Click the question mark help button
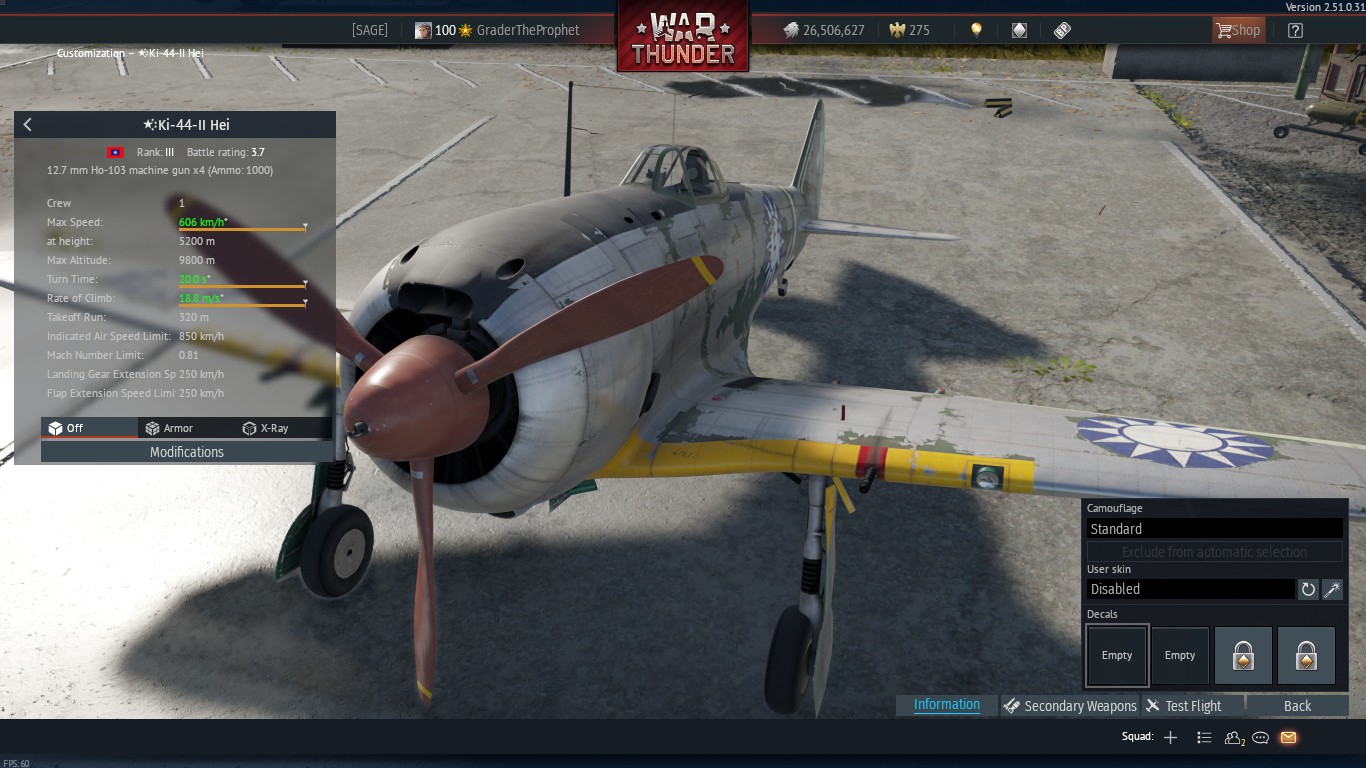 click(1295, 30)
